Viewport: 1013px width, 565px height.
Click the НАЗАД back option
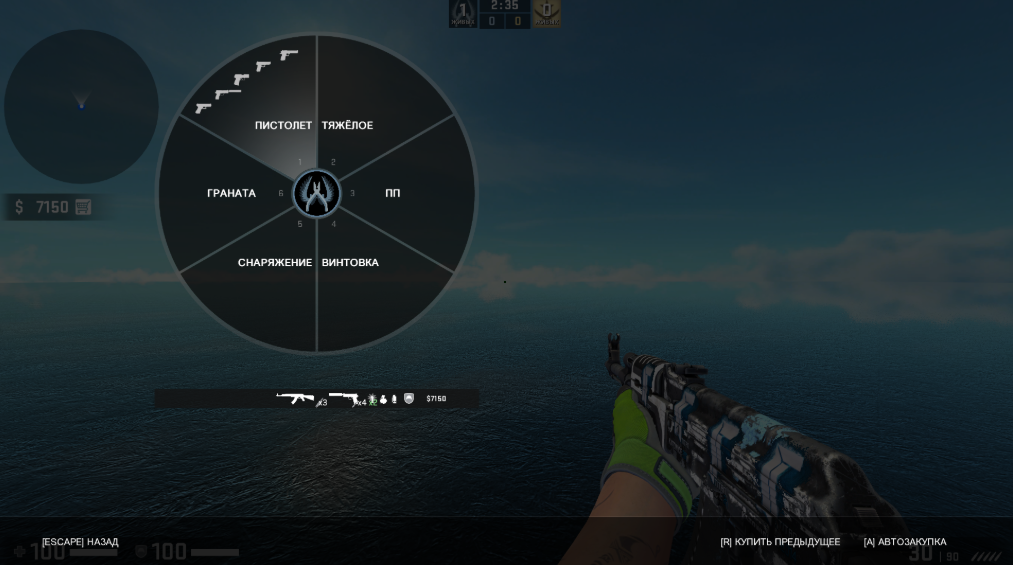pyautogui.click(x=80, y=542)
